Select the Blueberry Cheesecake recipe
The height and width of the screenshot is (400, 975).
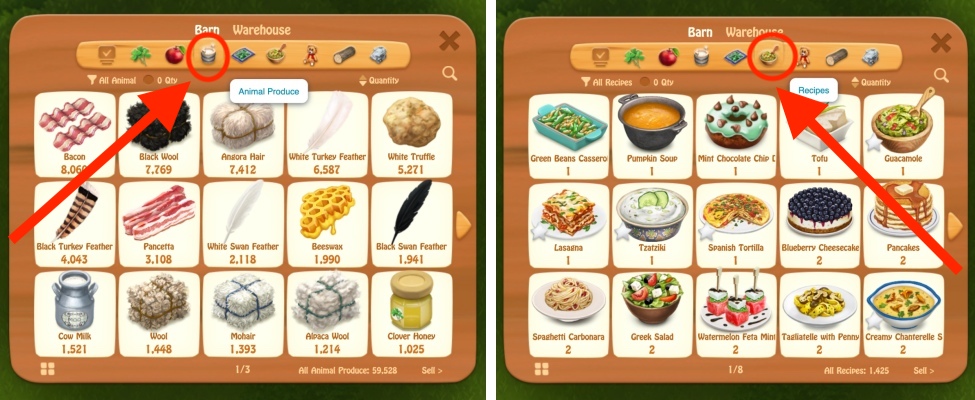pyautogui.click(x=818, y=222)
